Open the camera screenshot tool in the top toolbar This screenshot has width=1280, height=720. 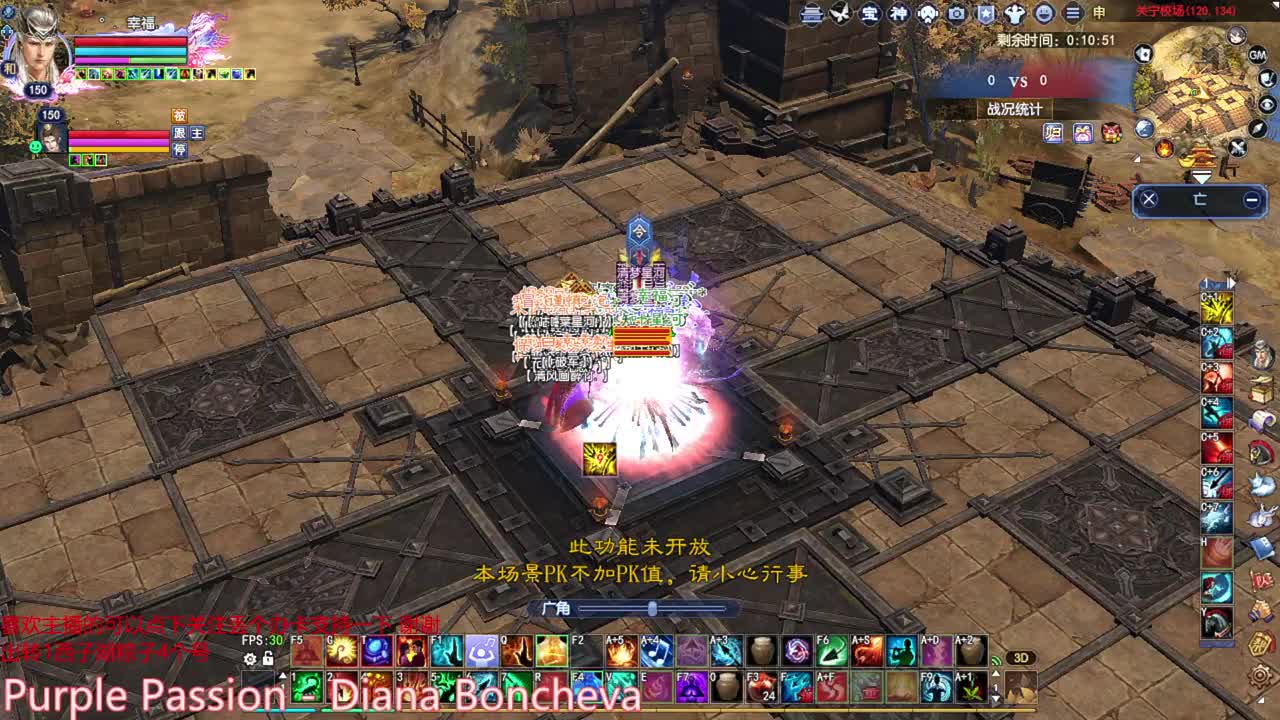(956, 14)
